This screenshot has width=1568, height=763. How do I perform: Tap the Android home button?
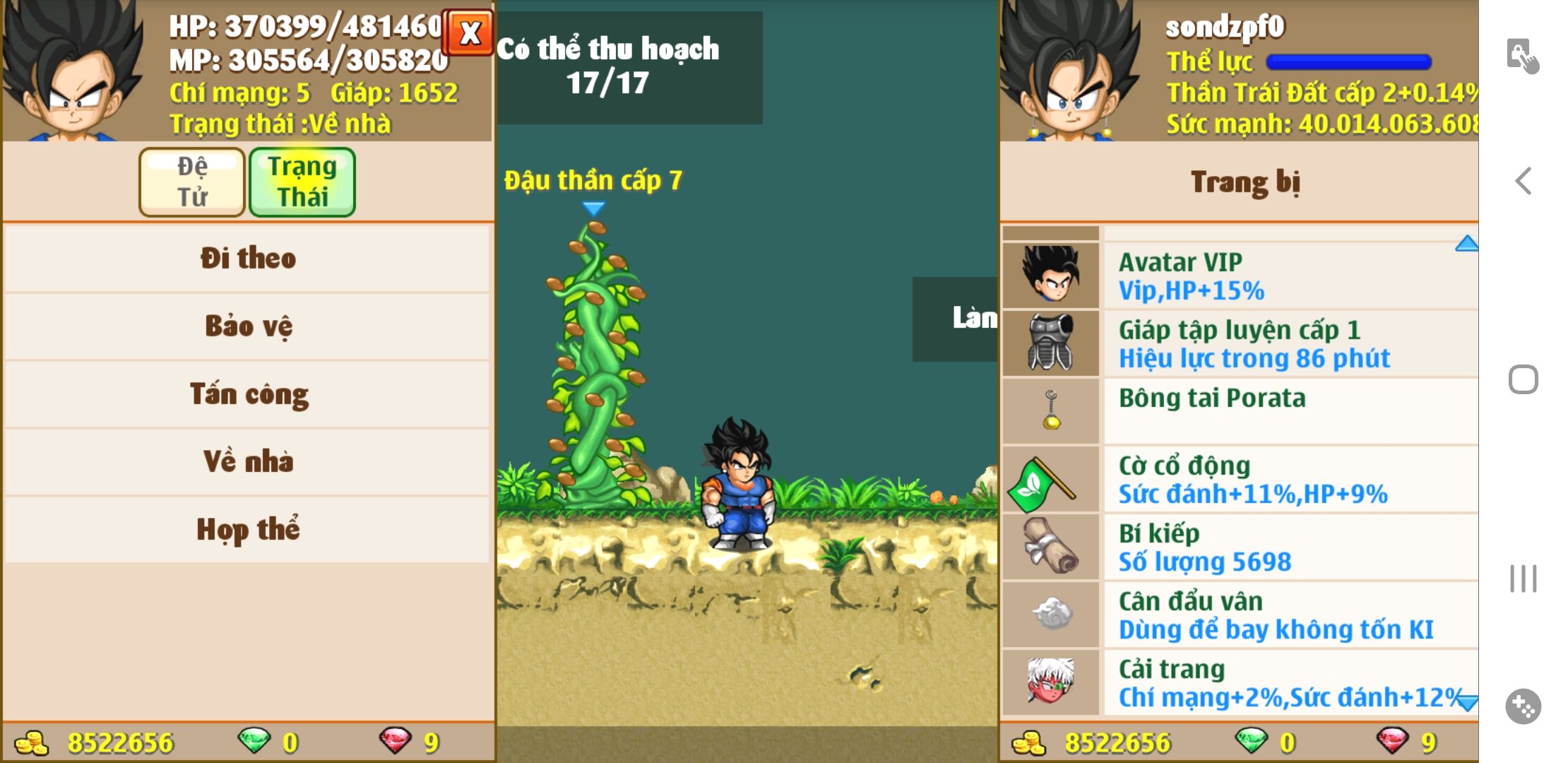point(1524,380)
